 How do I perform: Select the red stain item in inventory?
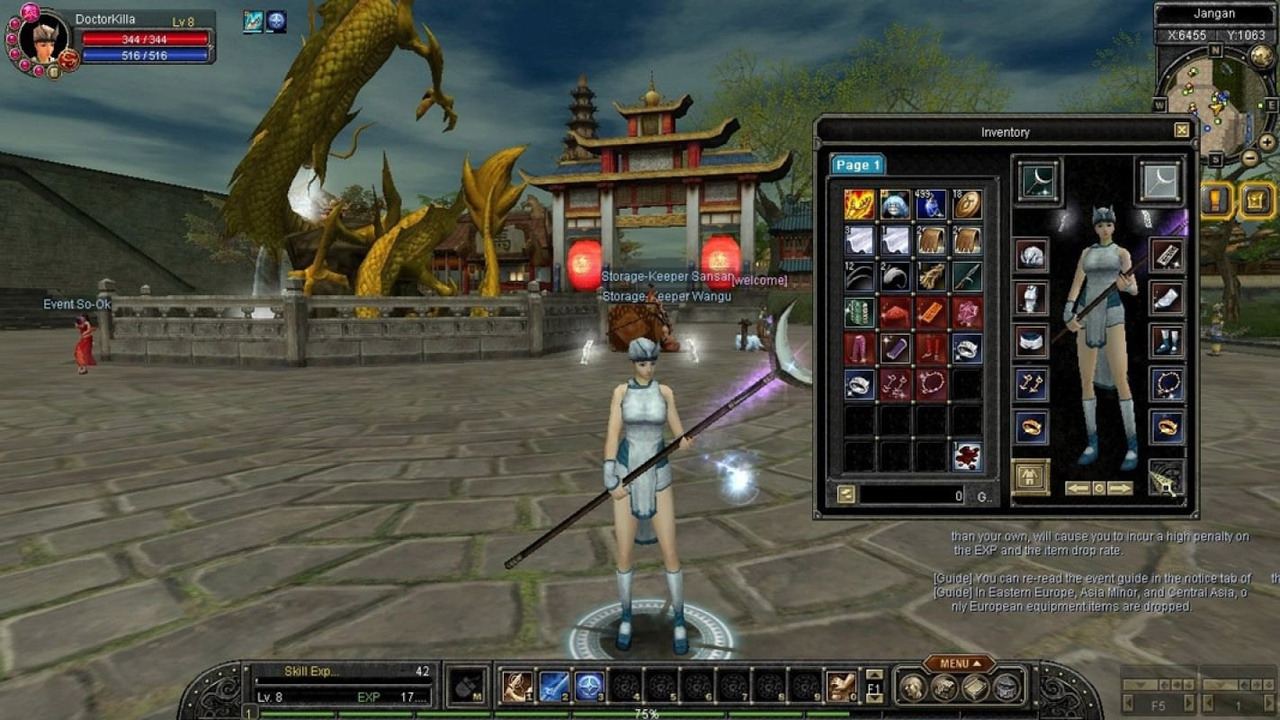pyautogui.click(x=967, y=456)
